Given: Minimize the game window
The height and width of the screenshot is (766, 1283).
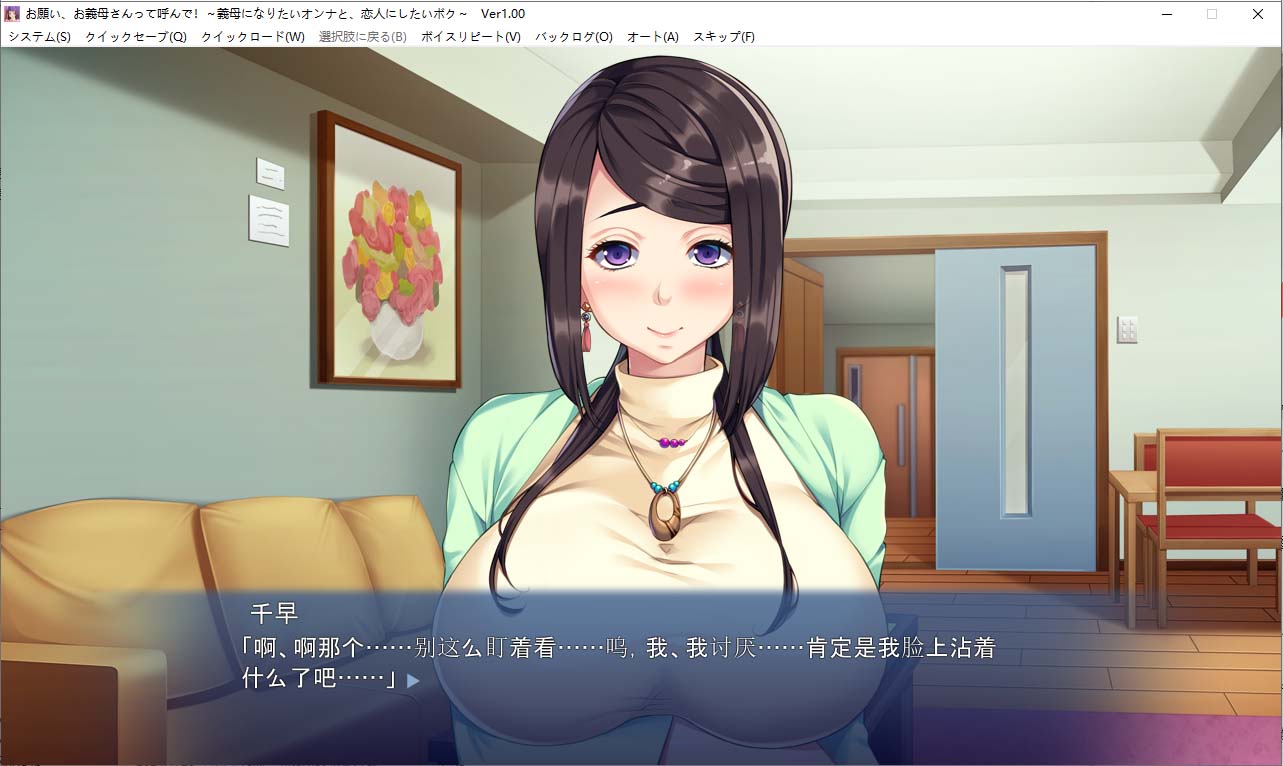Looking at the screenshot, I should pyautogui.click(x=1166, y=13).
